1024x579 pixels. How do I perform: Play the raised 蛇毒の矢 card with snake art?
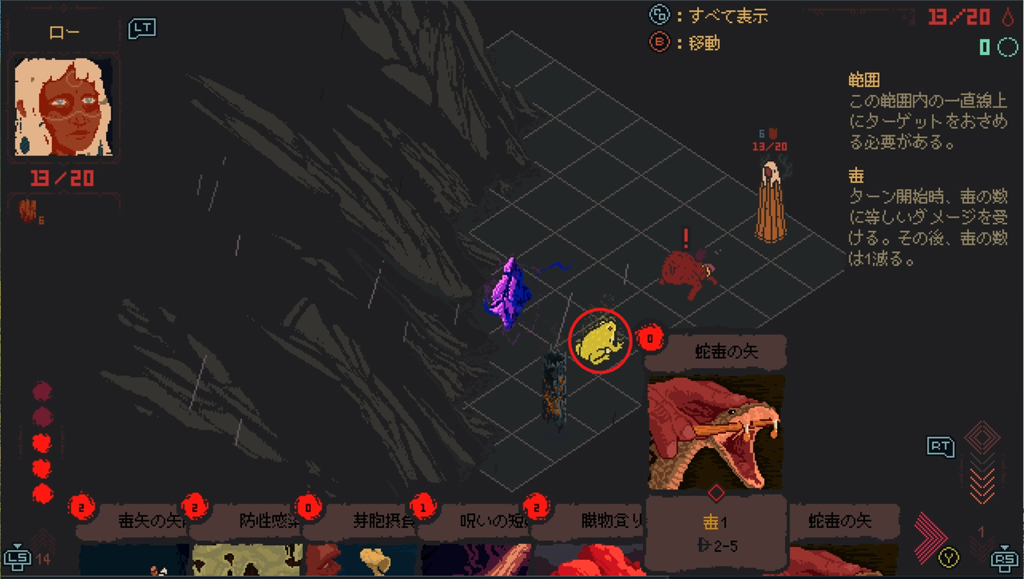click(x=715, y=430)
